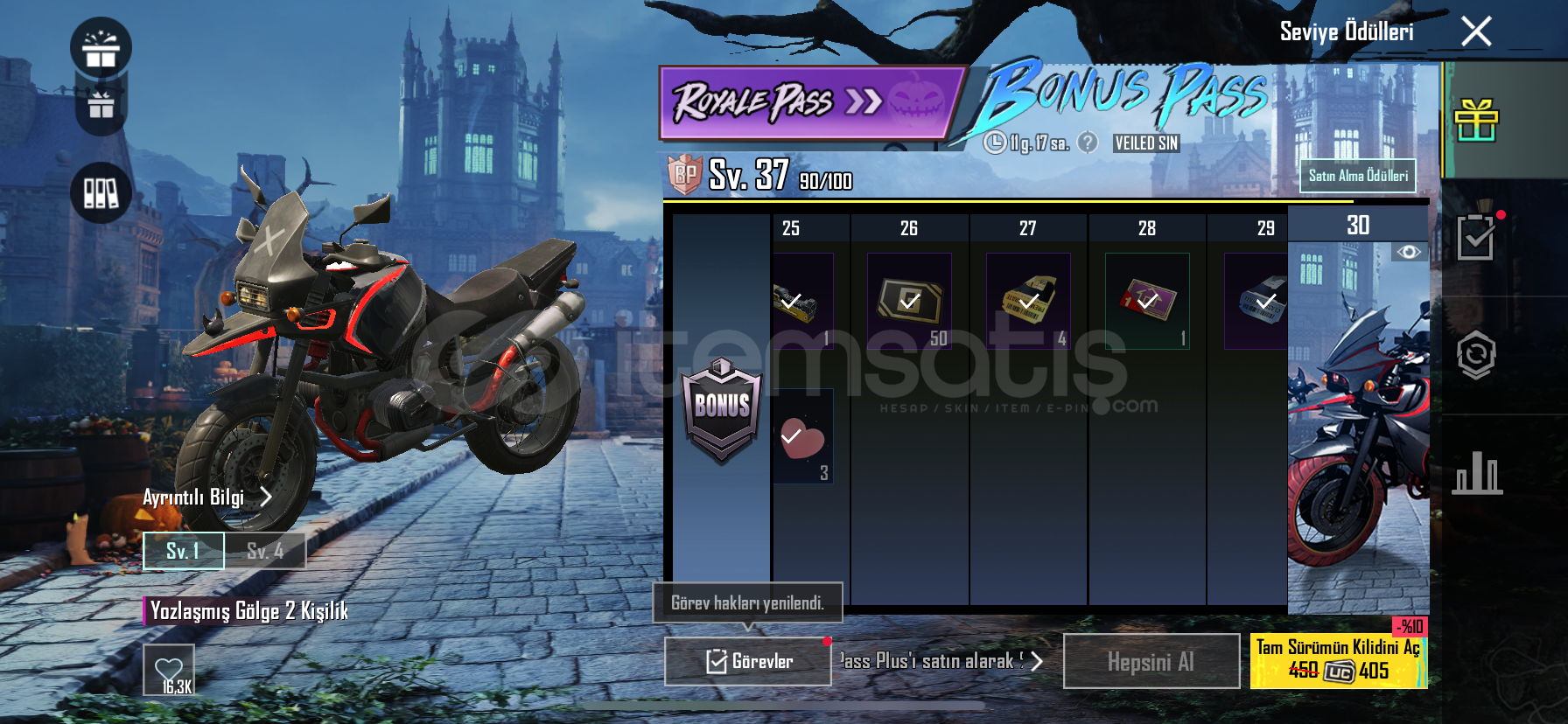Click the double chevron on Royale Pass banner
The image size is (1568, 724).
(865, 99)
